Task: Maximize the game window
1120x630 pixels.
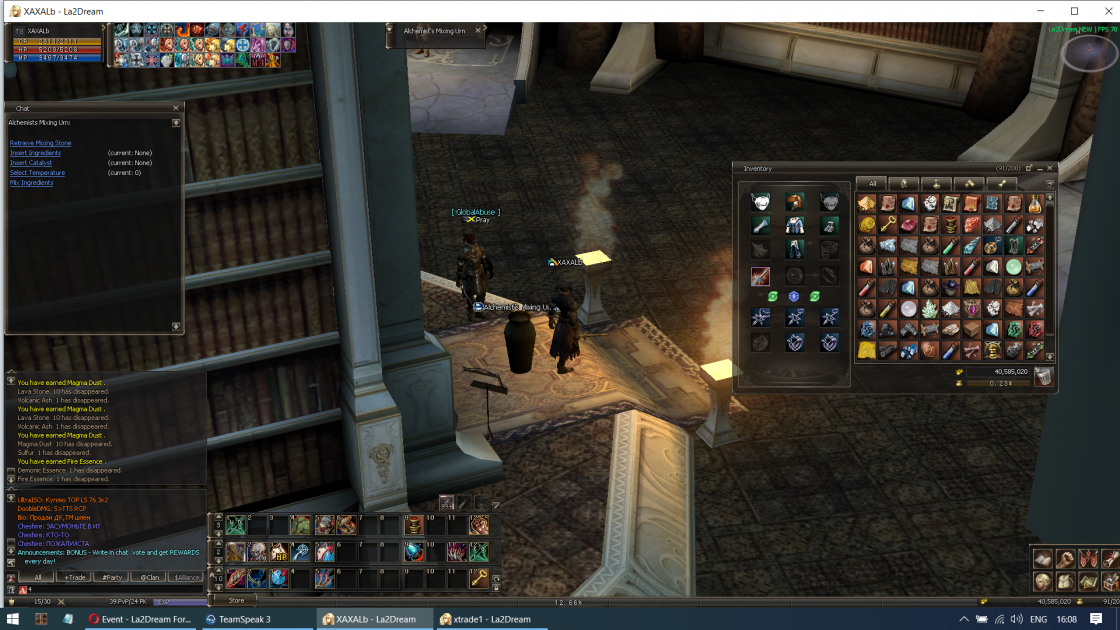Action: 1074,11
